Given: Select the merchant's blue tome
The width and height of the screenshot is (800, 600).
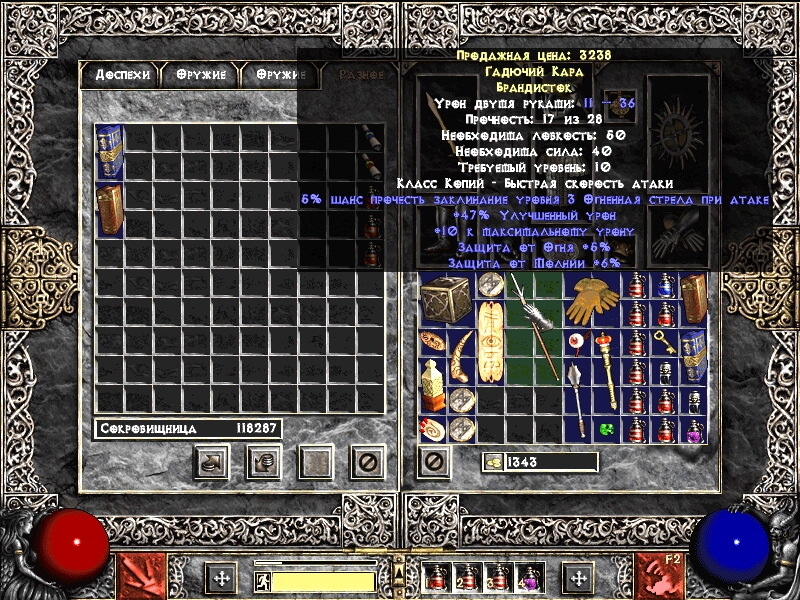Looking at the screenshot, I should pyautogui.click(x=109, y=153).
